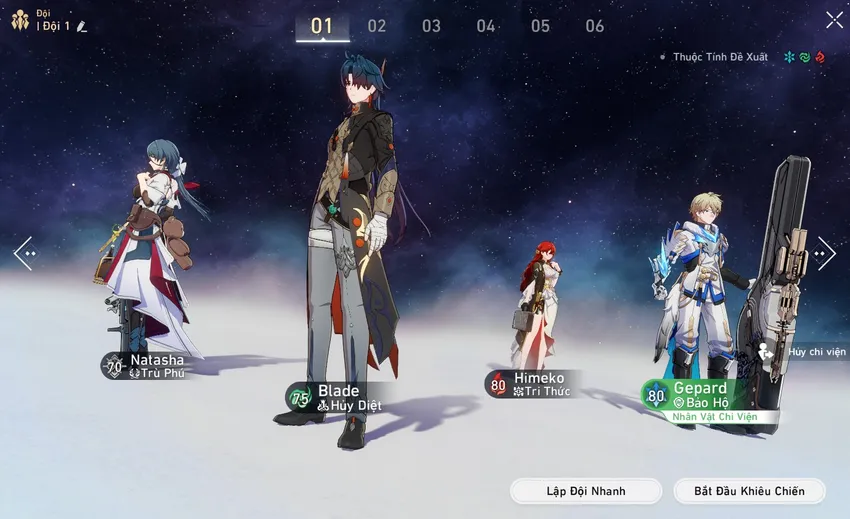The image size is (850, 519).
Task: Switch to team tab 03
Action: 431,26
